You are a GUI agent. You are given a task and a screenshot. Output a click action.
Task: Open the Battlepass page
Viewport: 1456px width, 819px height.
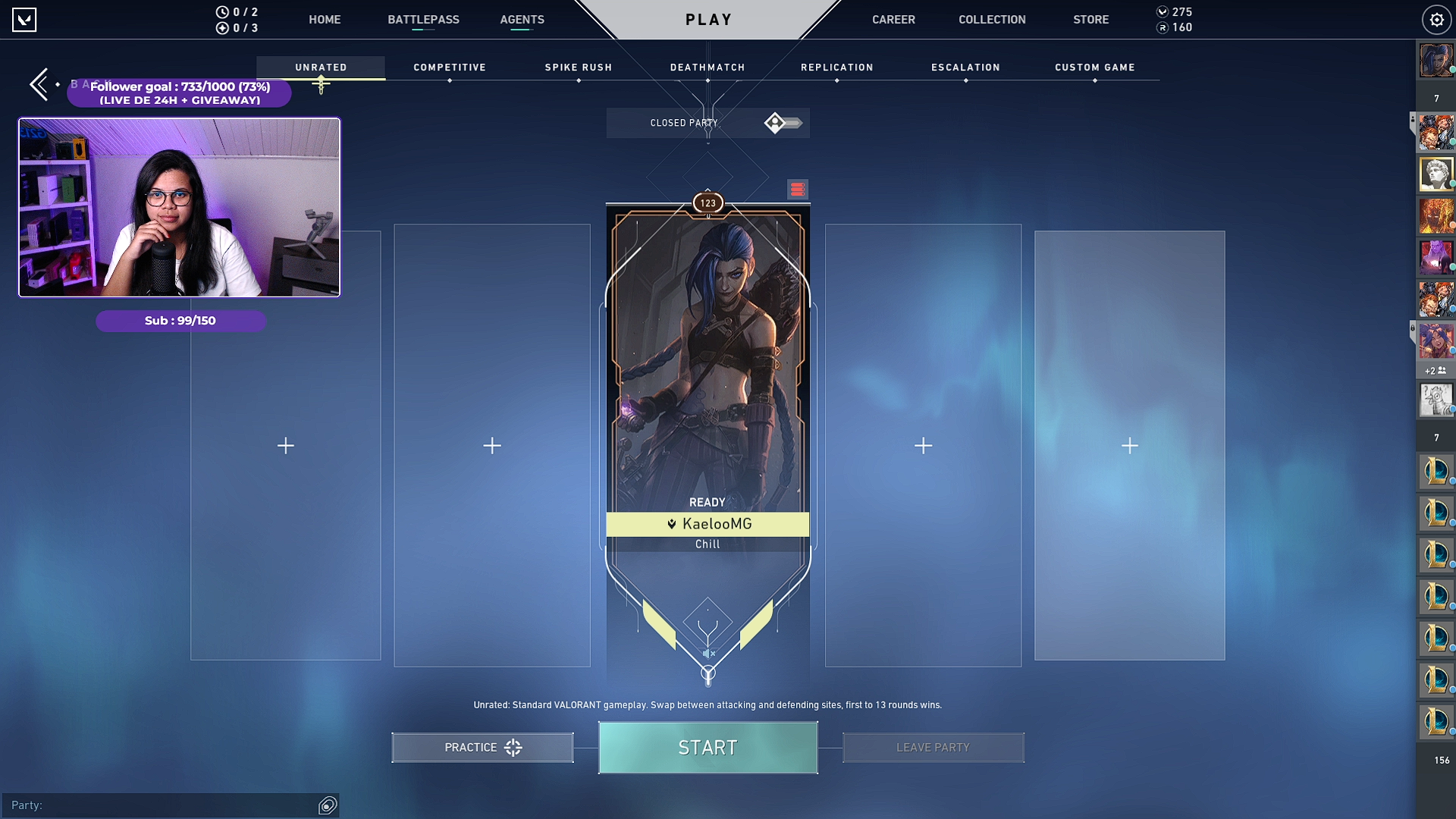pos(423,20)
